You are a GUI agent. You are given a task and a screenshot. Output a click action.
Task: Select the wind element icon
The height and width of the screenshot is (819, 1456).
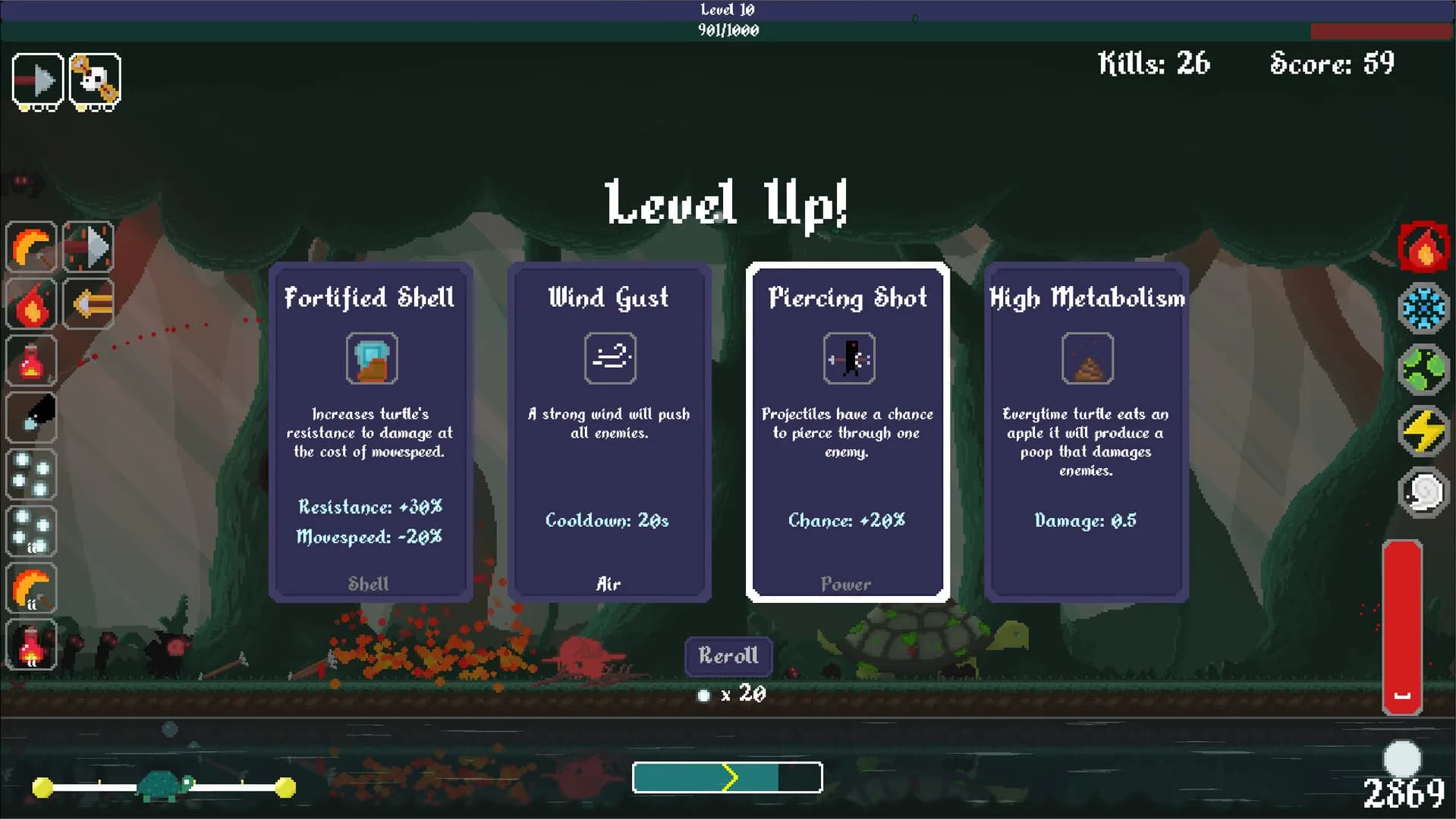pos(1425,492)
